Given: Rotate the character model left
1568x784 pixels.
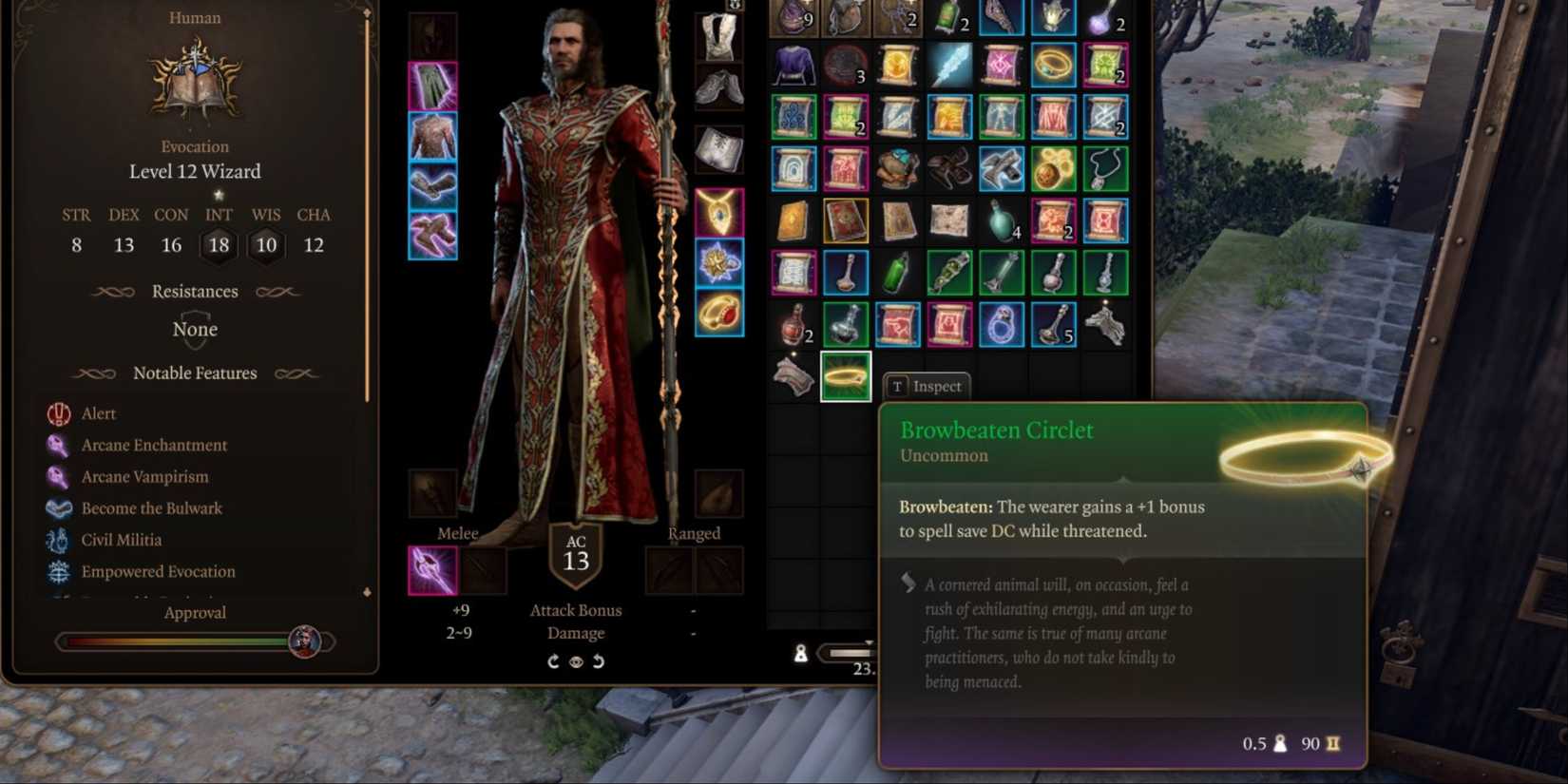Looking at the screenshot, I should click(554, 660).
